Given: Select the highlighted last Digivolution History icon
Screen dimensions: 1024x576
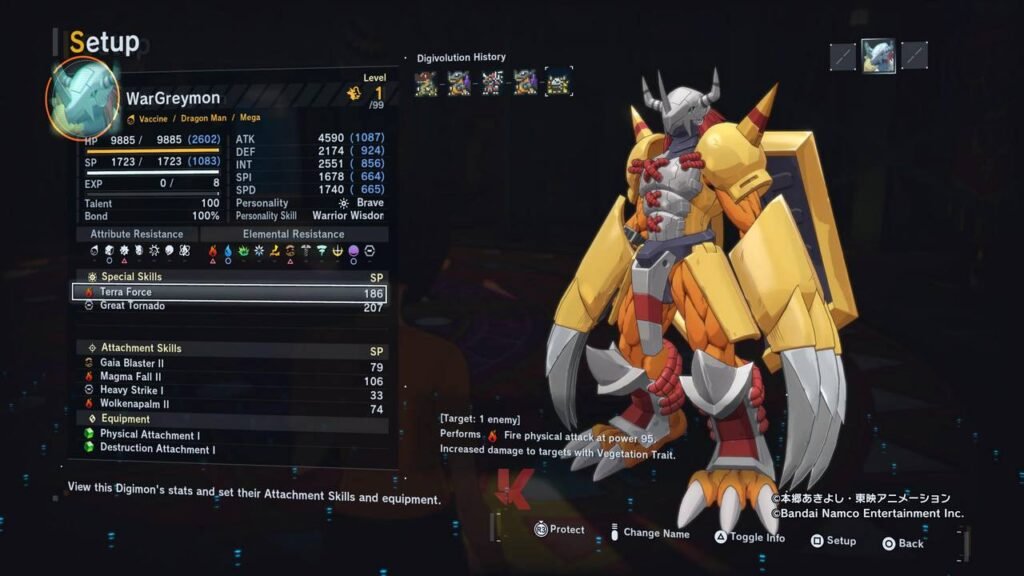Looking at the screenshot, I should (559, 82).
